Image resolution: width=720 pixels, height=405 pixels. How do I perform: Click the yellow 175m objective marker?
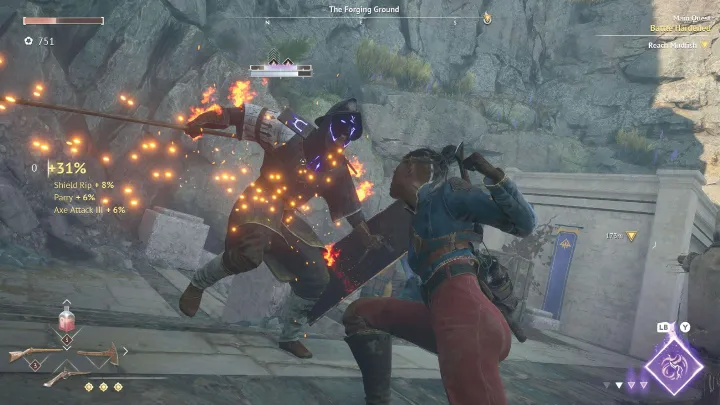631,236
